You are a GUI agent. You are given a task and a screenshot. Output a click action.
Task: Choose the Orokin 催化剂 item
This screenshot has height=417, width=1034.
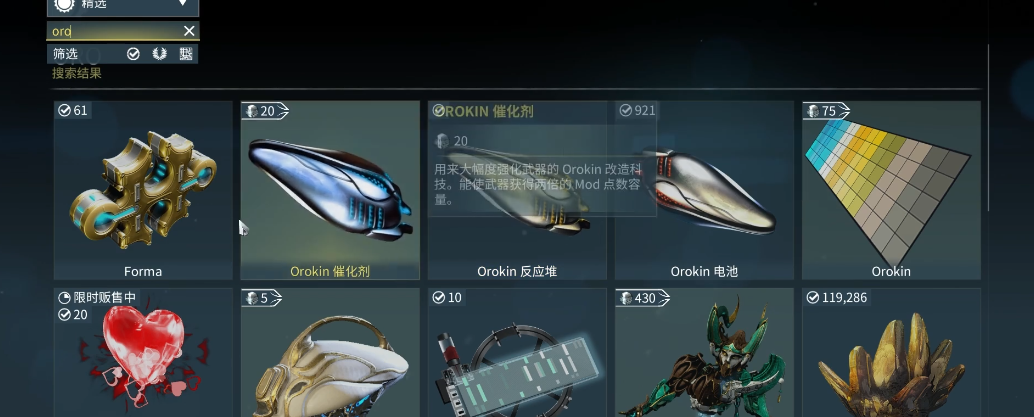[330, 190]
